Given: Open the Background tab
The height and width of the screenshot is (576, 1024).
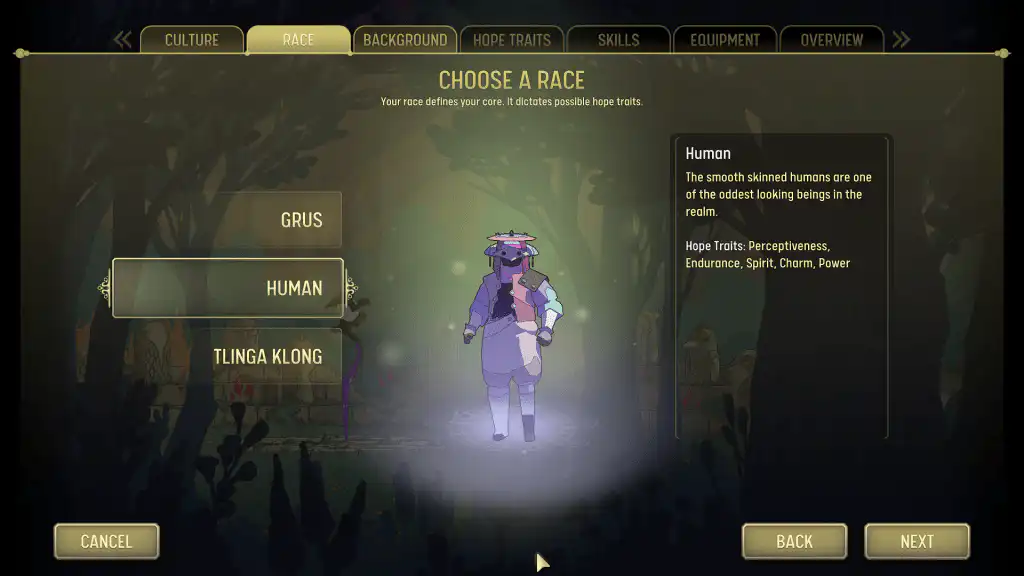Looking at the screenshot, I should [405, 40].
